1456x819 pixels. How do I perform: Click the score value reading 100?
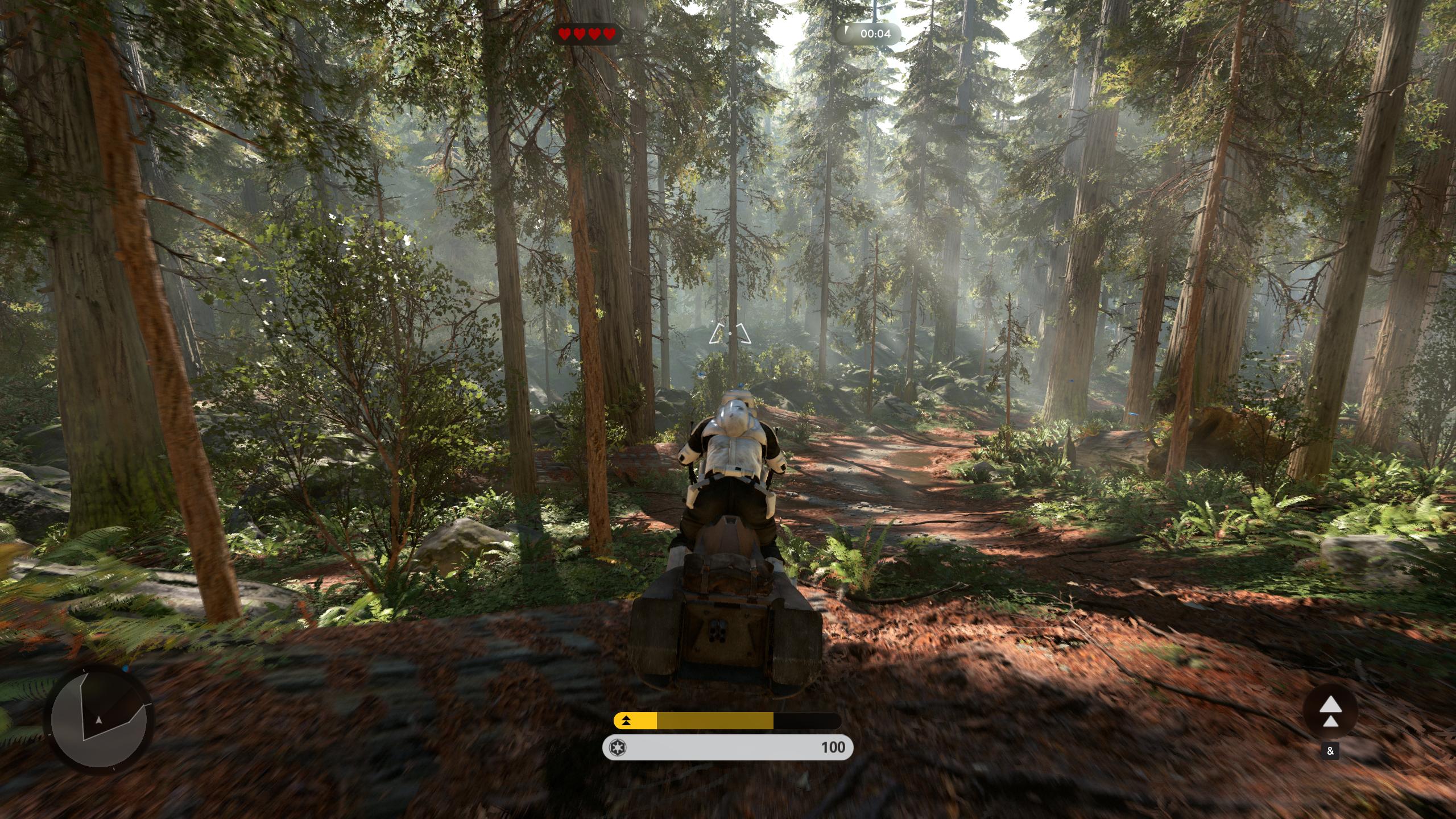834,748
